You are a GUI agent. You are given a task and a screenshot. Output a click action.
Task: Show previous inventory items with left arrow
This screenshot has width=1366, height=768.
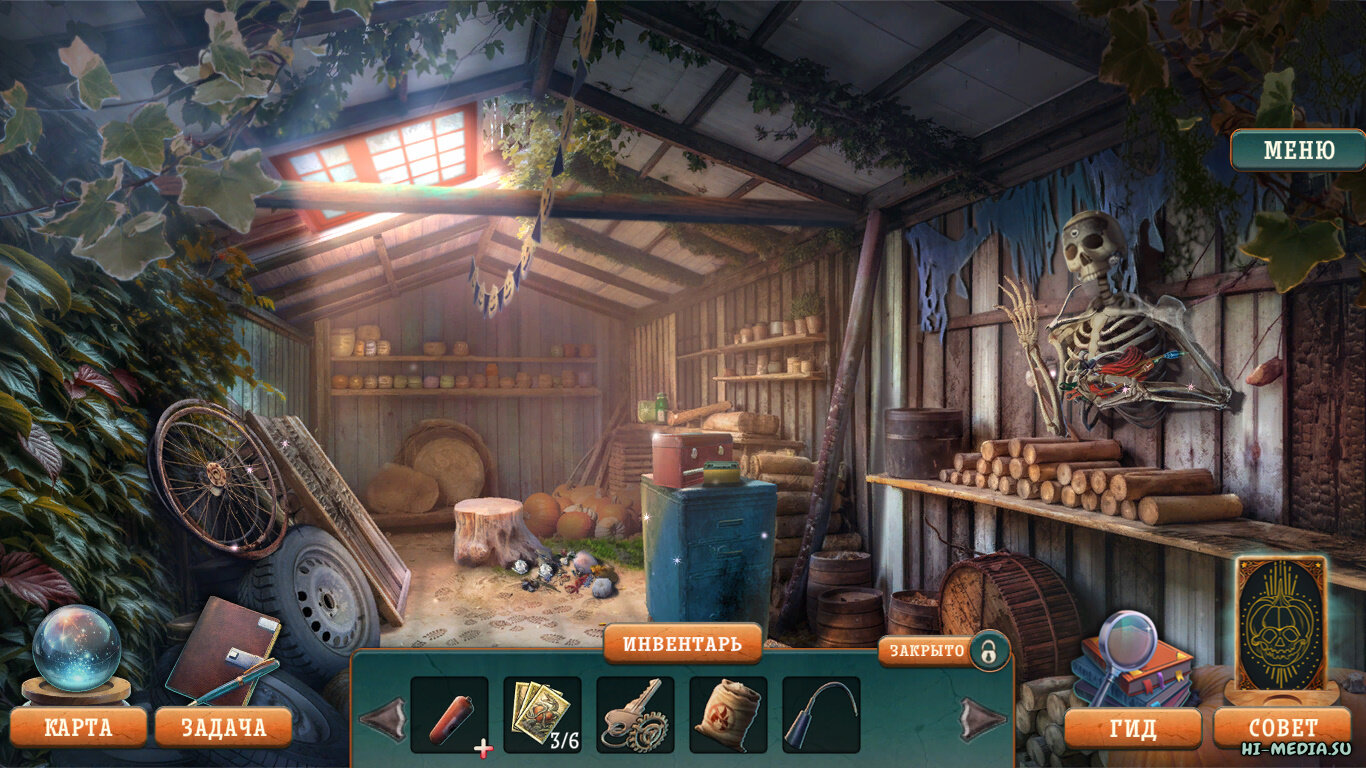(382, 718)
